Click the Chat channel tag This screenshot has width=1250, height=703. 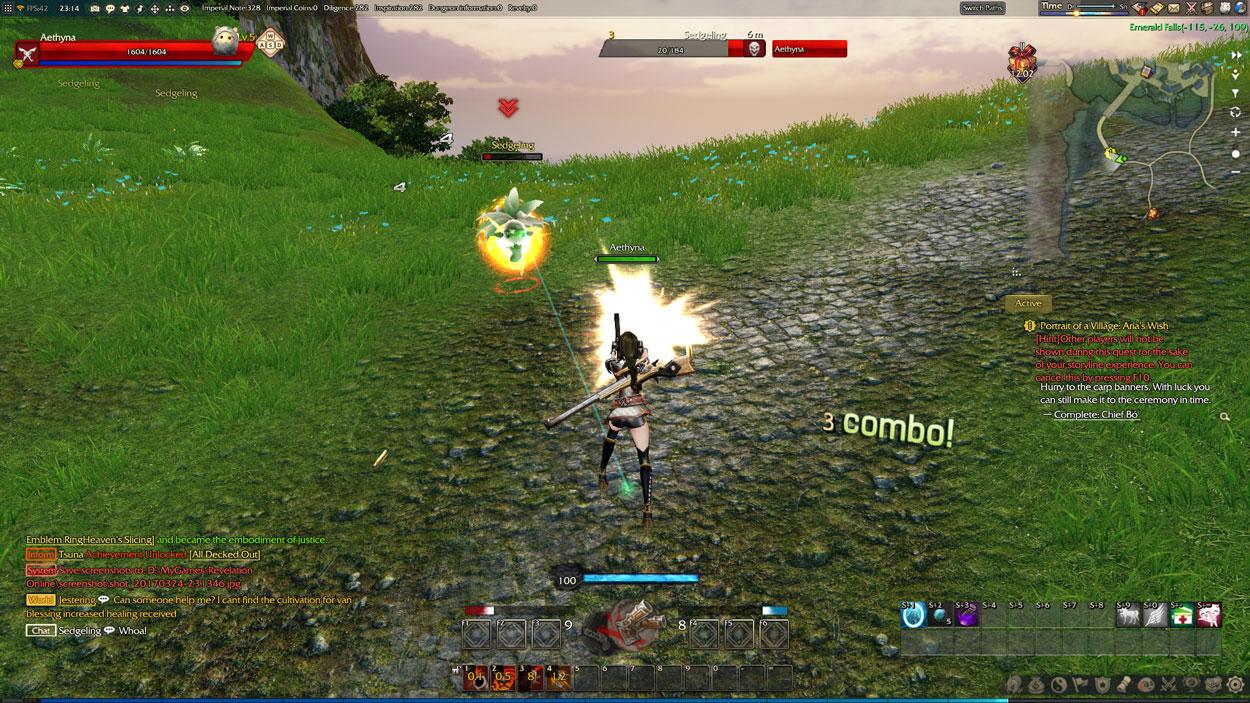[41, 631]
